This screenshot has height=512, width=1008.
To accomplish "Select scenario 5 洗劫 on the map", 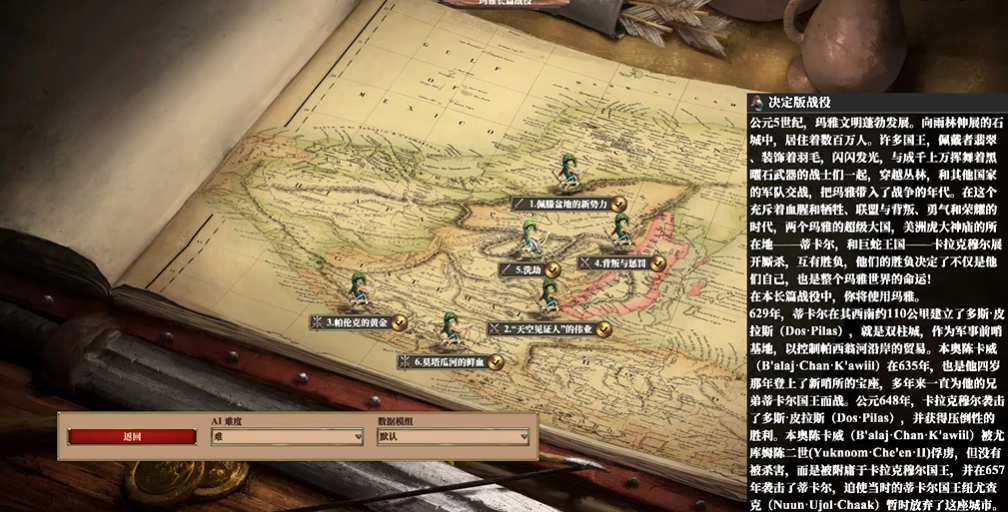I will [528, 269].
